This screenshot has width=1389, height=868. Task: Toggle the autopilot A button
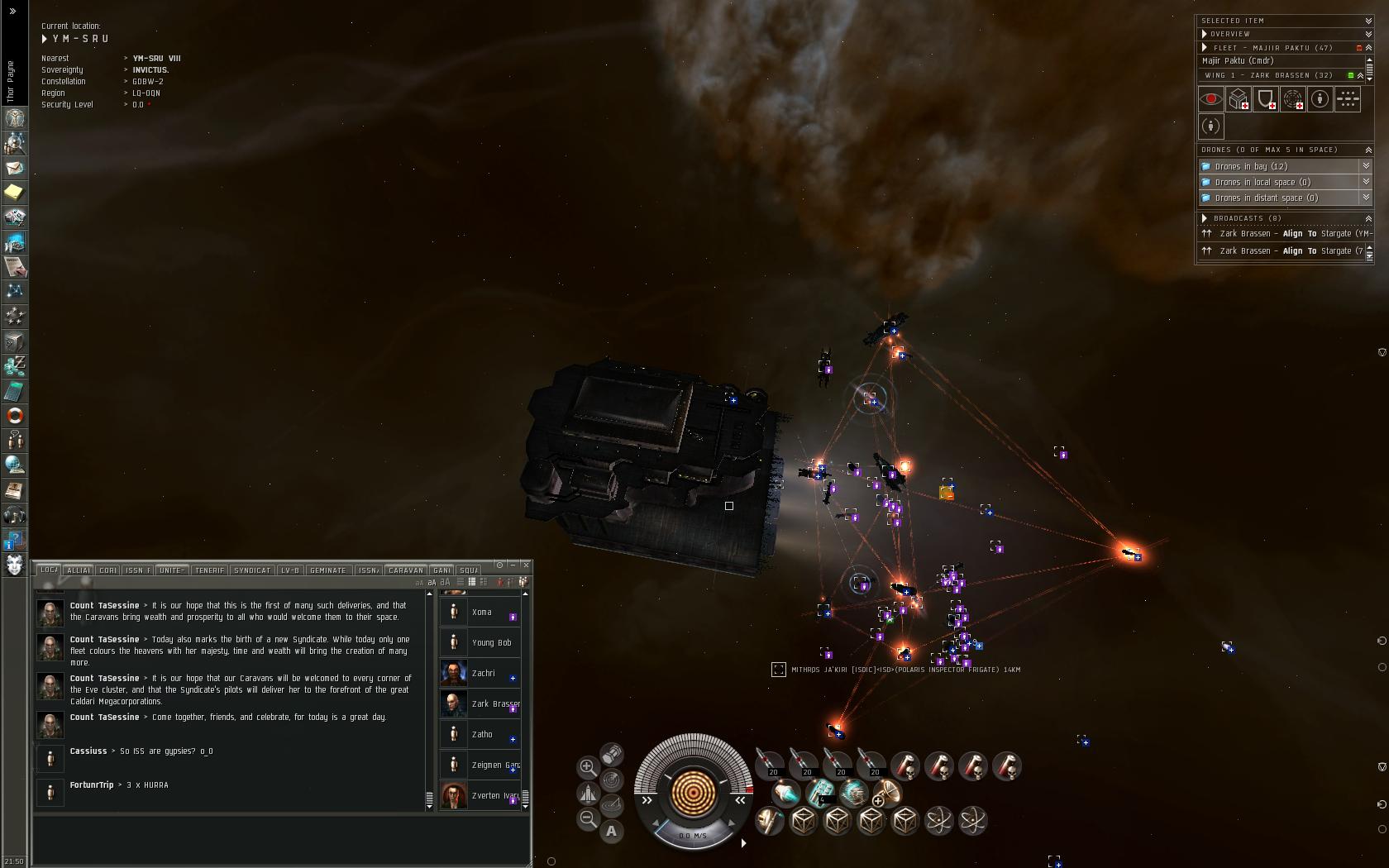(612, 831)
